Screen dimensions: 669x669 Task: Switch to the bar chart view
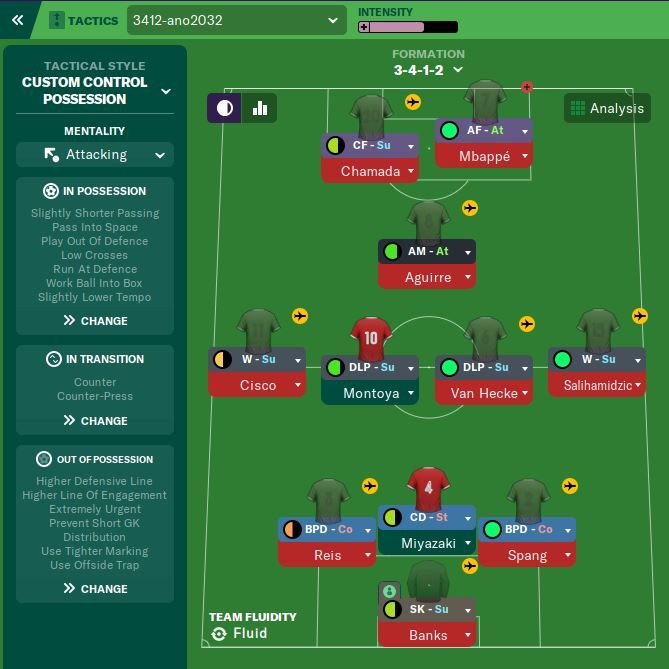pos(260,108)
